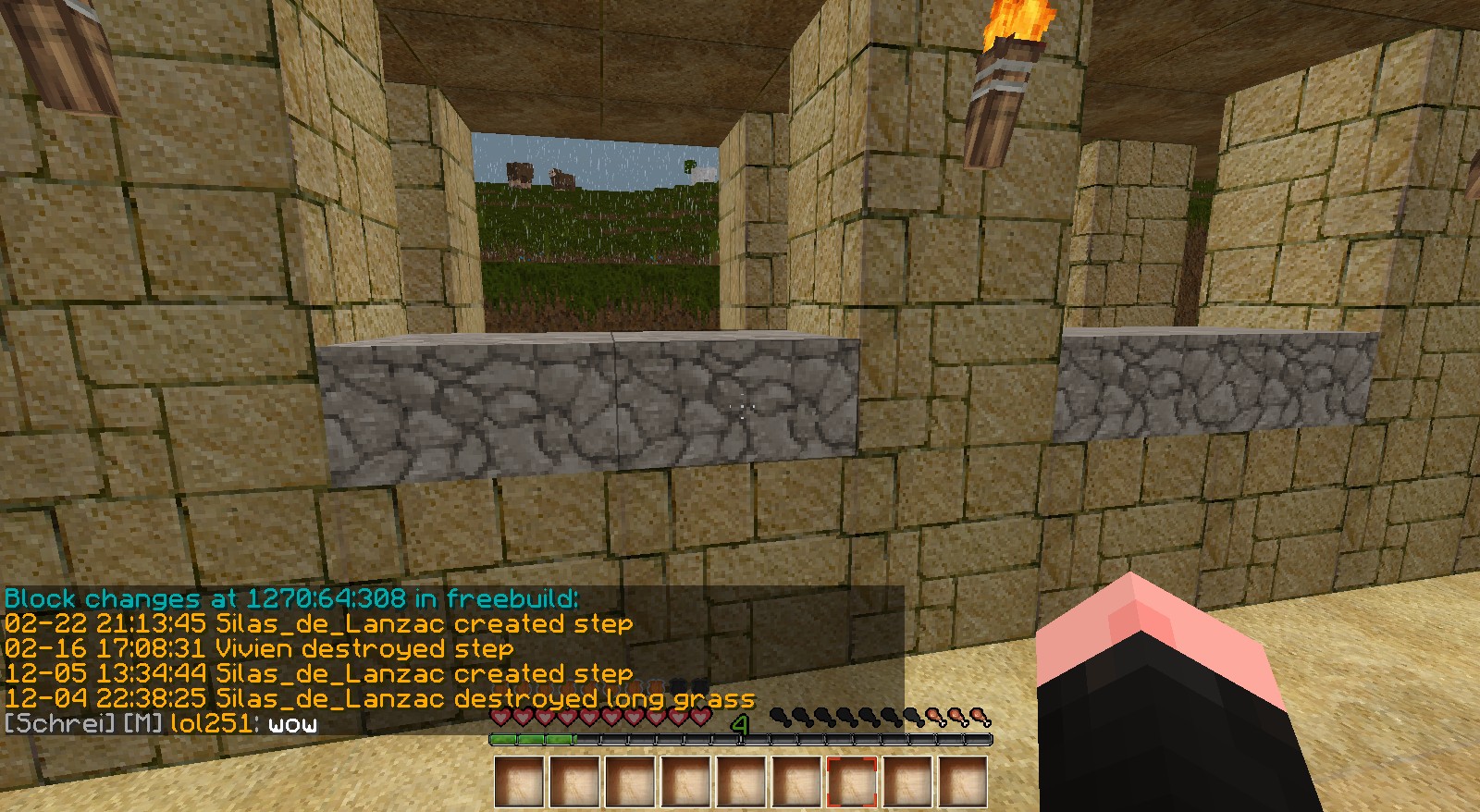
Task: Select the red-bracketed highlighted hotbar slot
Action: [852, 781]
